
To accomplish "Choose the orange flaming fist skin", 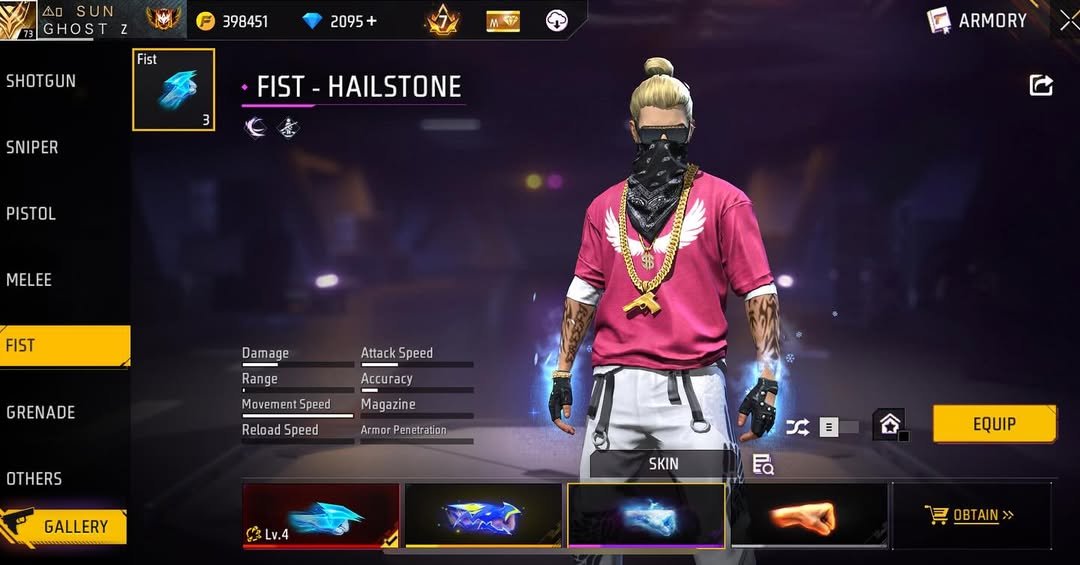I will point(809,516).
